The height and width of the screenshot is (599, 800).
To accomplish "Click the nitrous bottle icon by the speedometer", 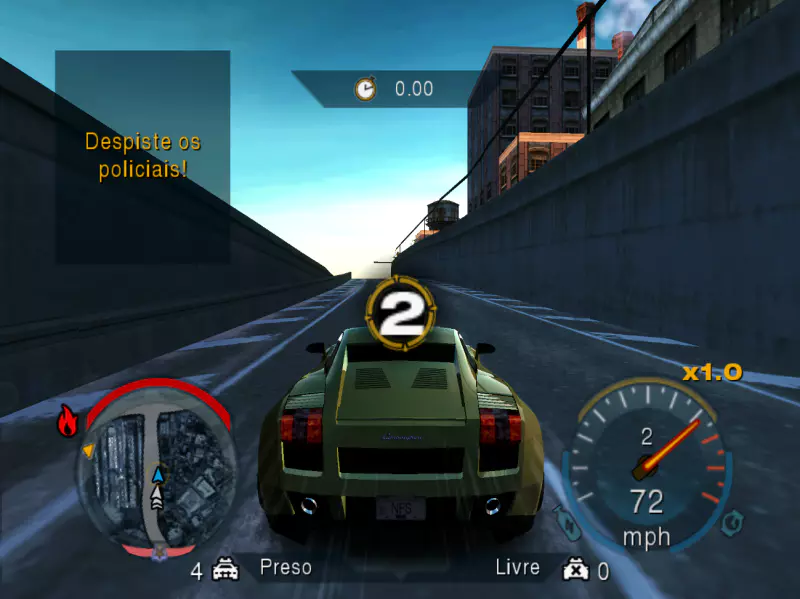I will click(x=565, y=520).
